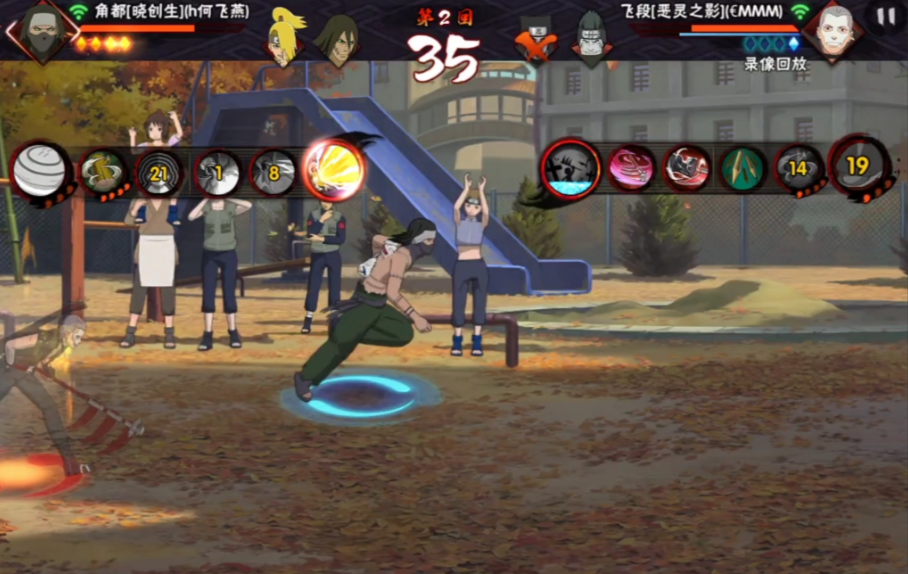Select Hidan's player portrait
The width and height of the screenshot is (908, 574).
(x=832, y=31)
